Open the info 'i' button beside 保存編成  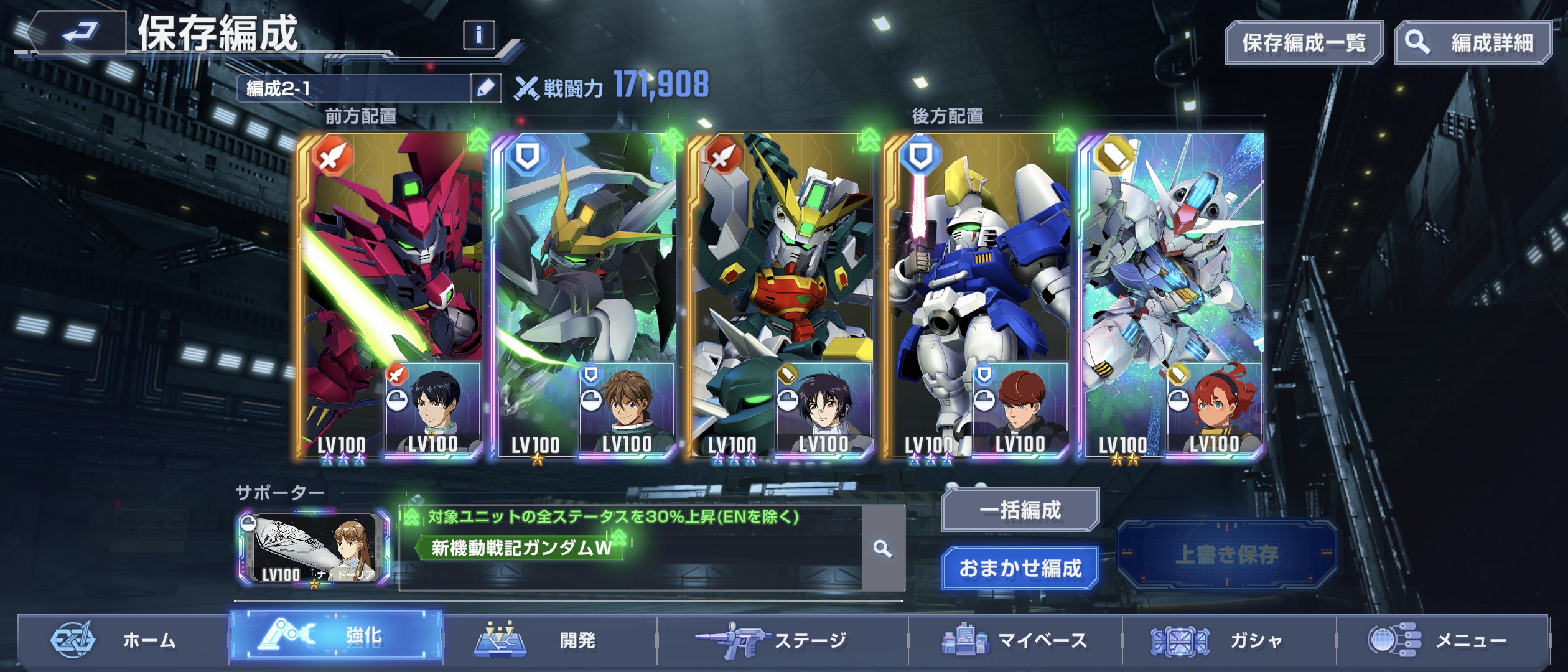click(478, 35)
